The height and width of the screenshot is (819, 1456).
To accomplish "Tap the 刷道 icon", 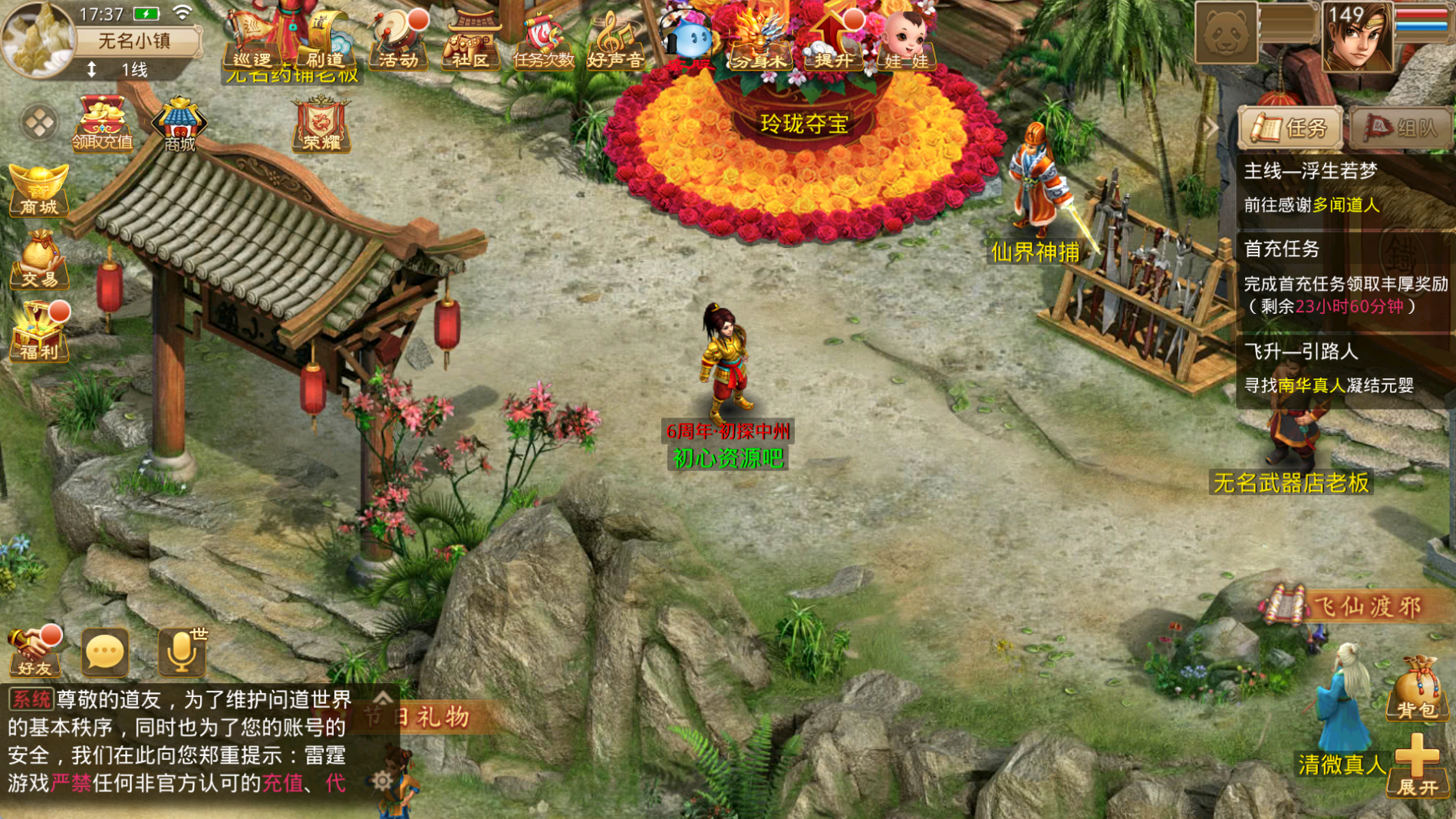I will coord(325,42).
